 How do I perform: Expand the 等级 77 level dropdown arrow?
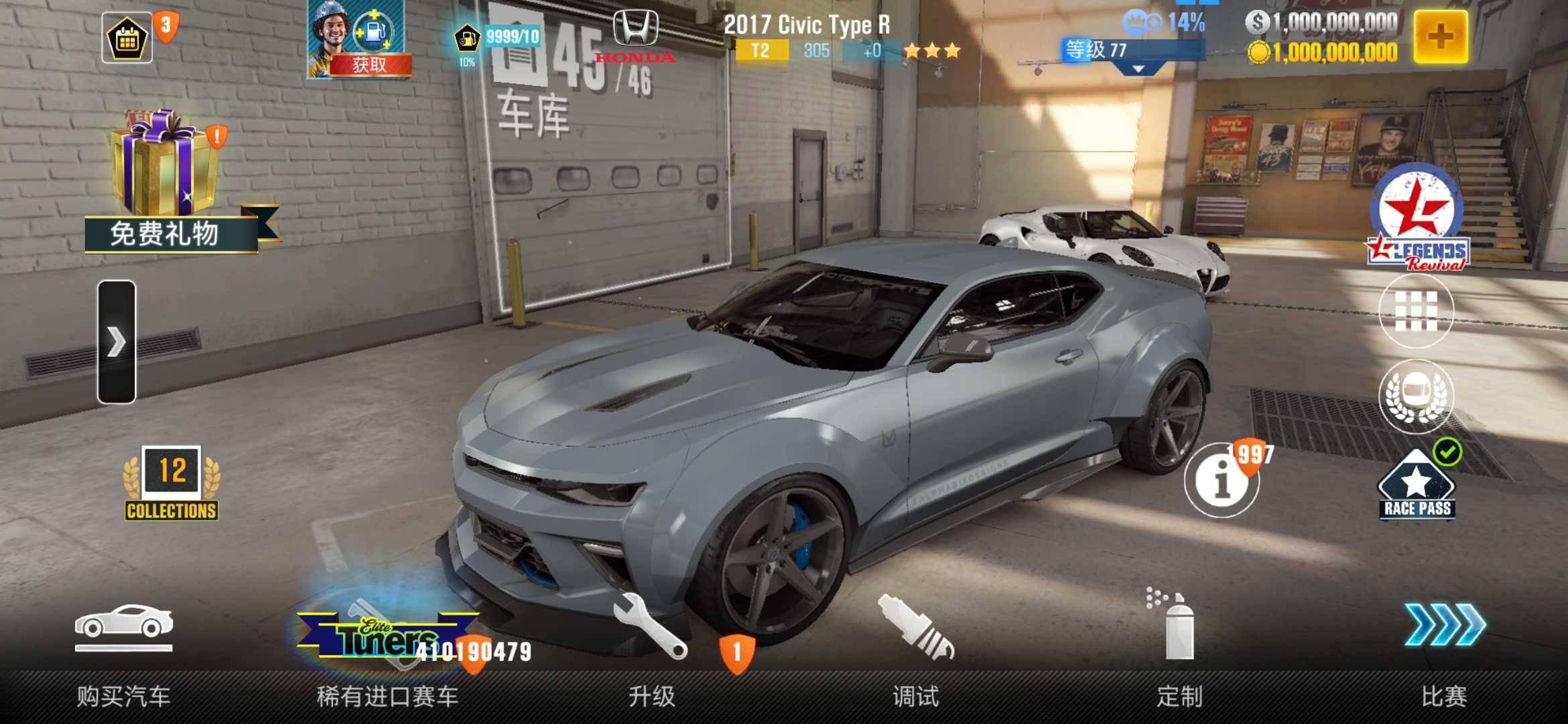(x=1138, y=68)
